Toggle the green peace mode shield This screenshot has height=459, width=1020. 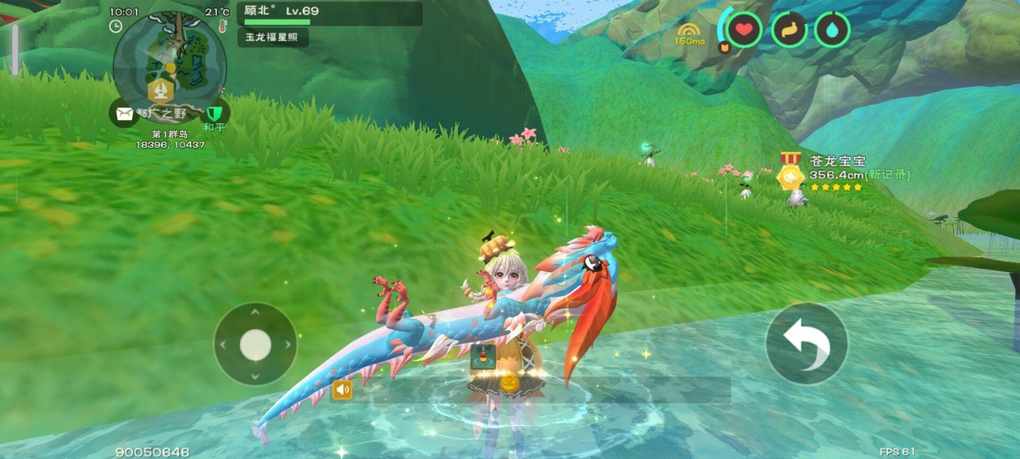tap(214, 113)
